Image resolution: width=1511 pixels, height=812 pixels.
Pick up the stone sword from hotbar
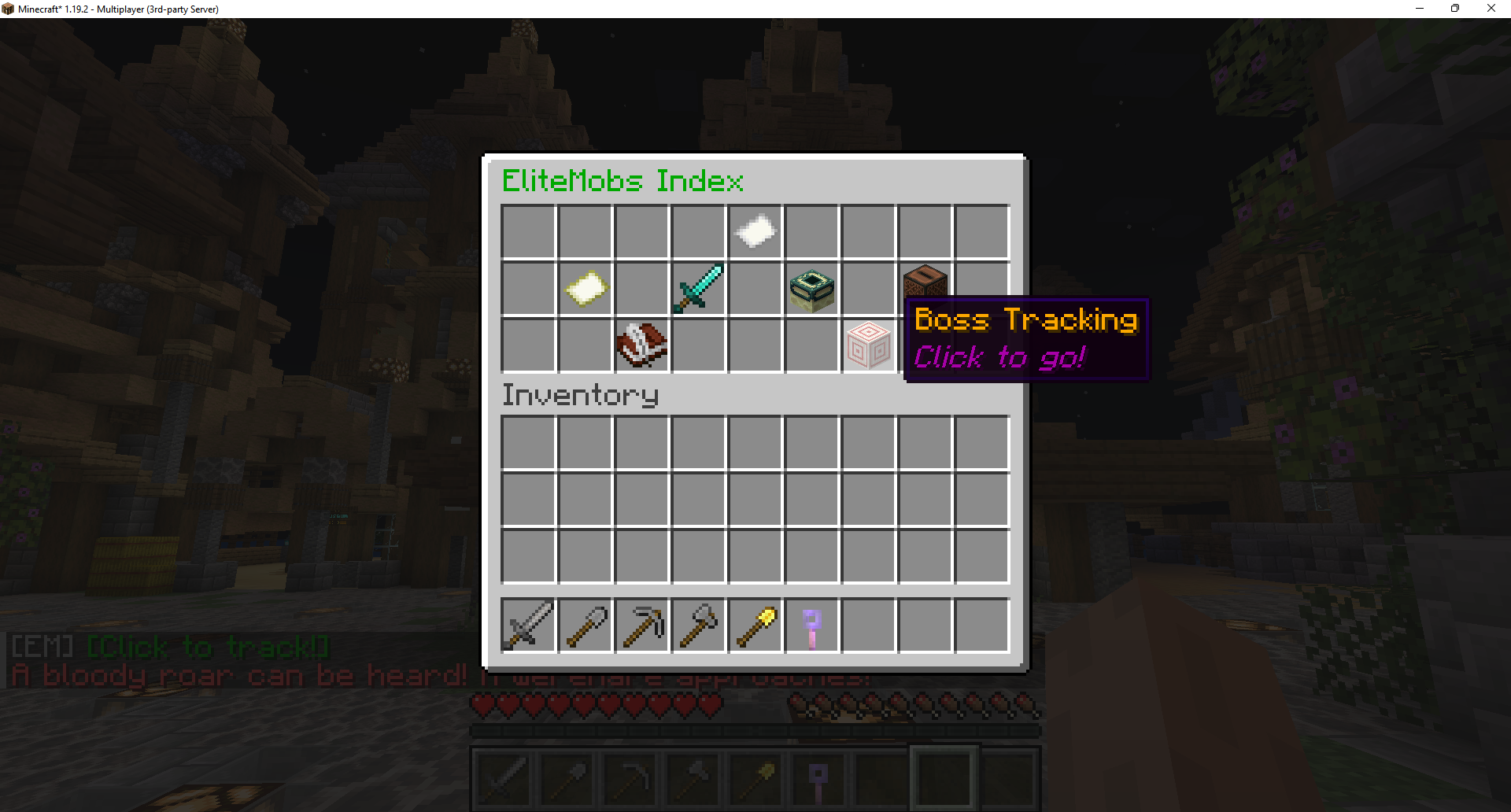pyautogui.click(x=528, y=626)
